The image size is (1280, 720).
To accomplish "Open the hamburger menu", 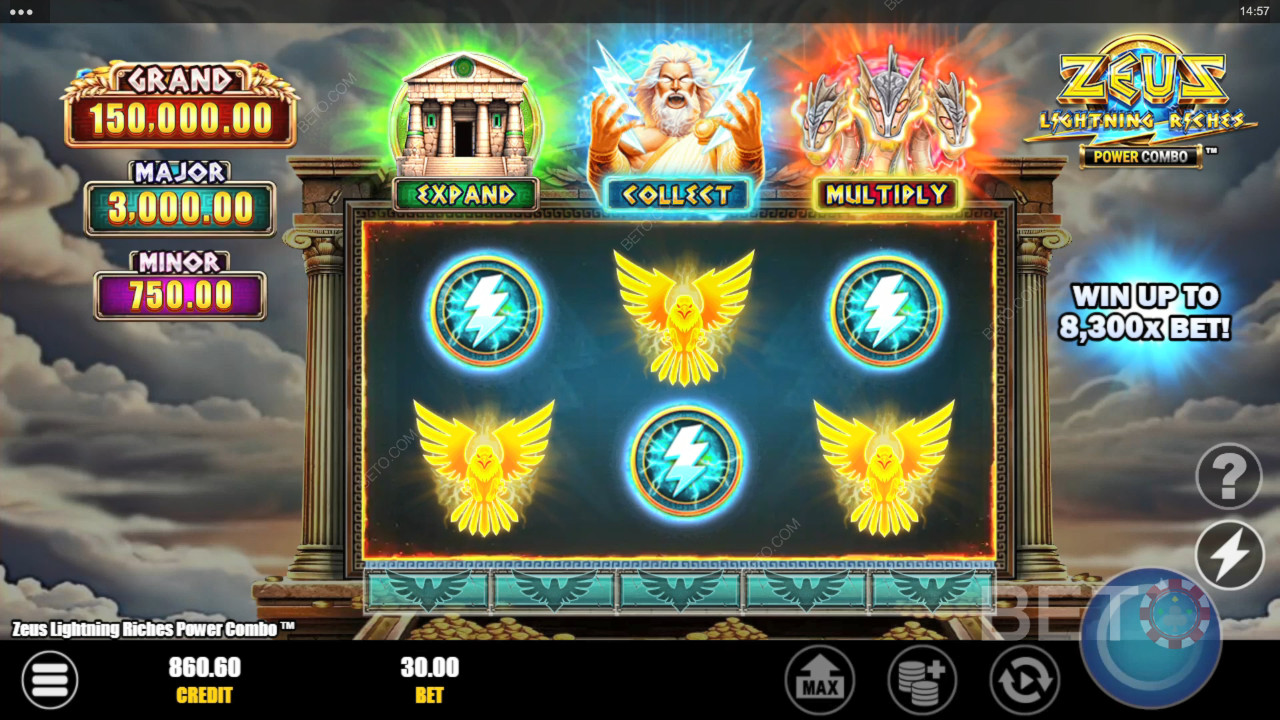I will click(50, 678).
